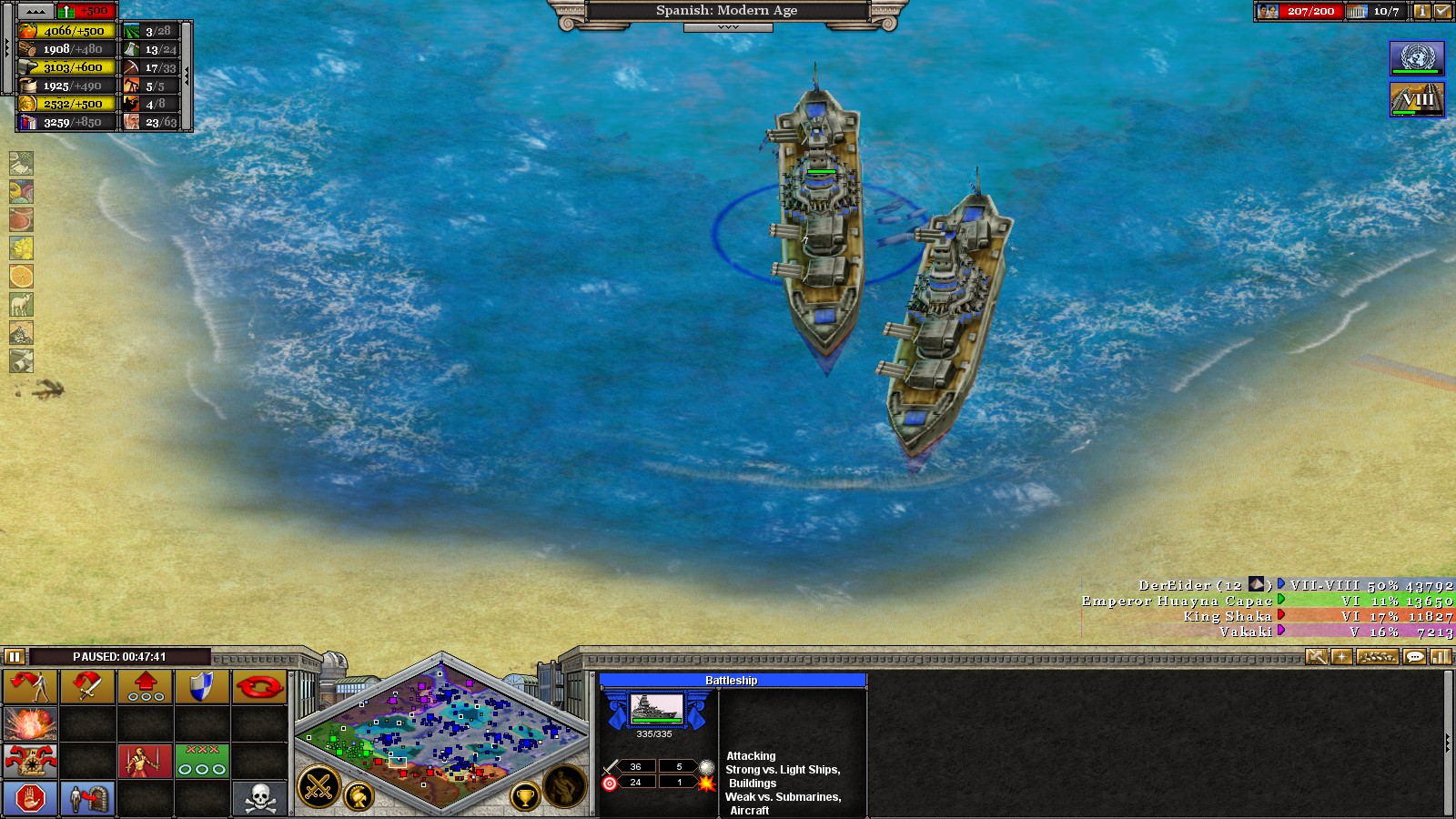Select the attack sword command
The height and width of the screenshot is (819, 1456).
87,687
